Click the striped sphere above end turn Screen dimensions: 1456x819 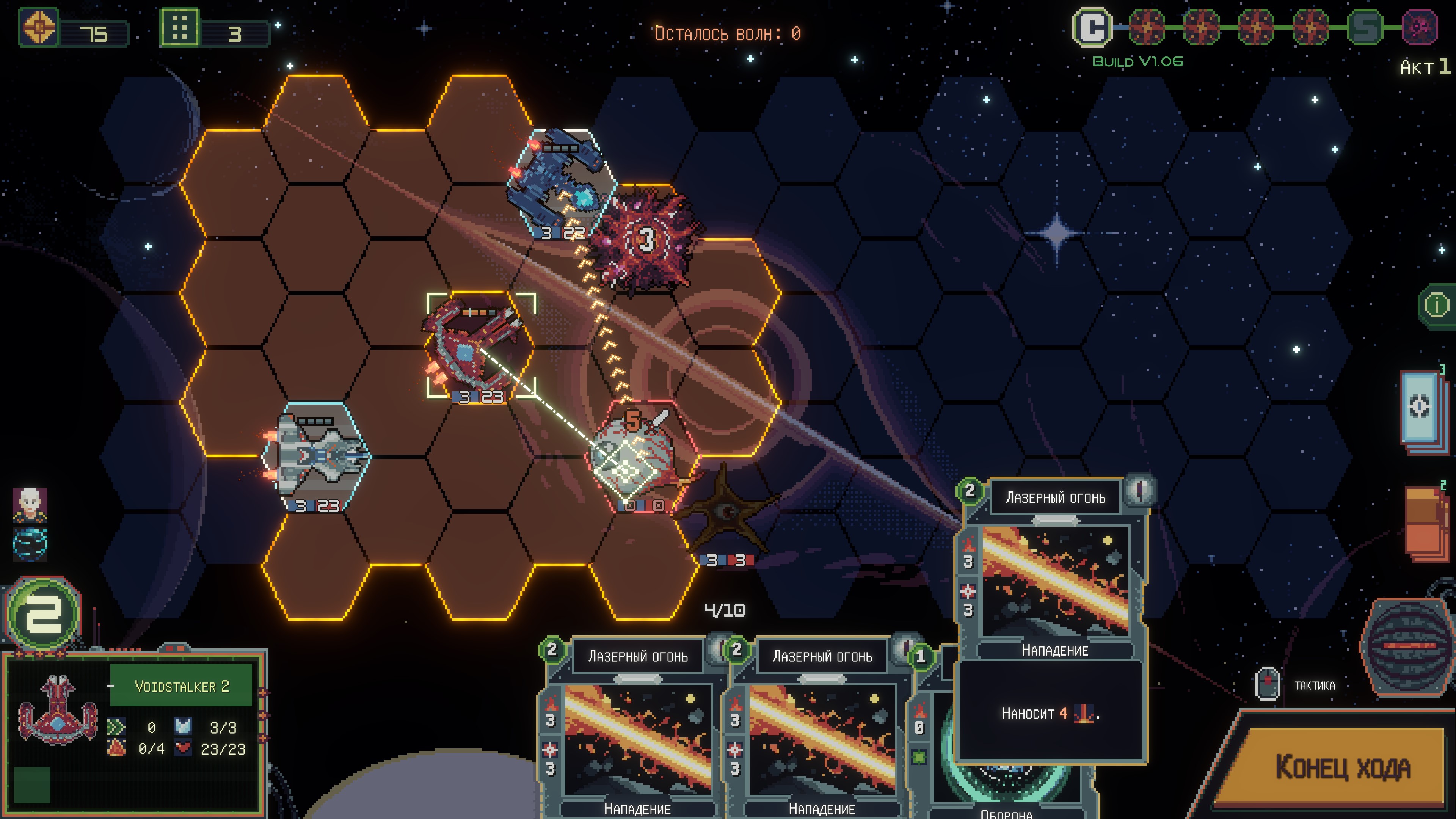pyautogui.click(x=1407, y=644)
